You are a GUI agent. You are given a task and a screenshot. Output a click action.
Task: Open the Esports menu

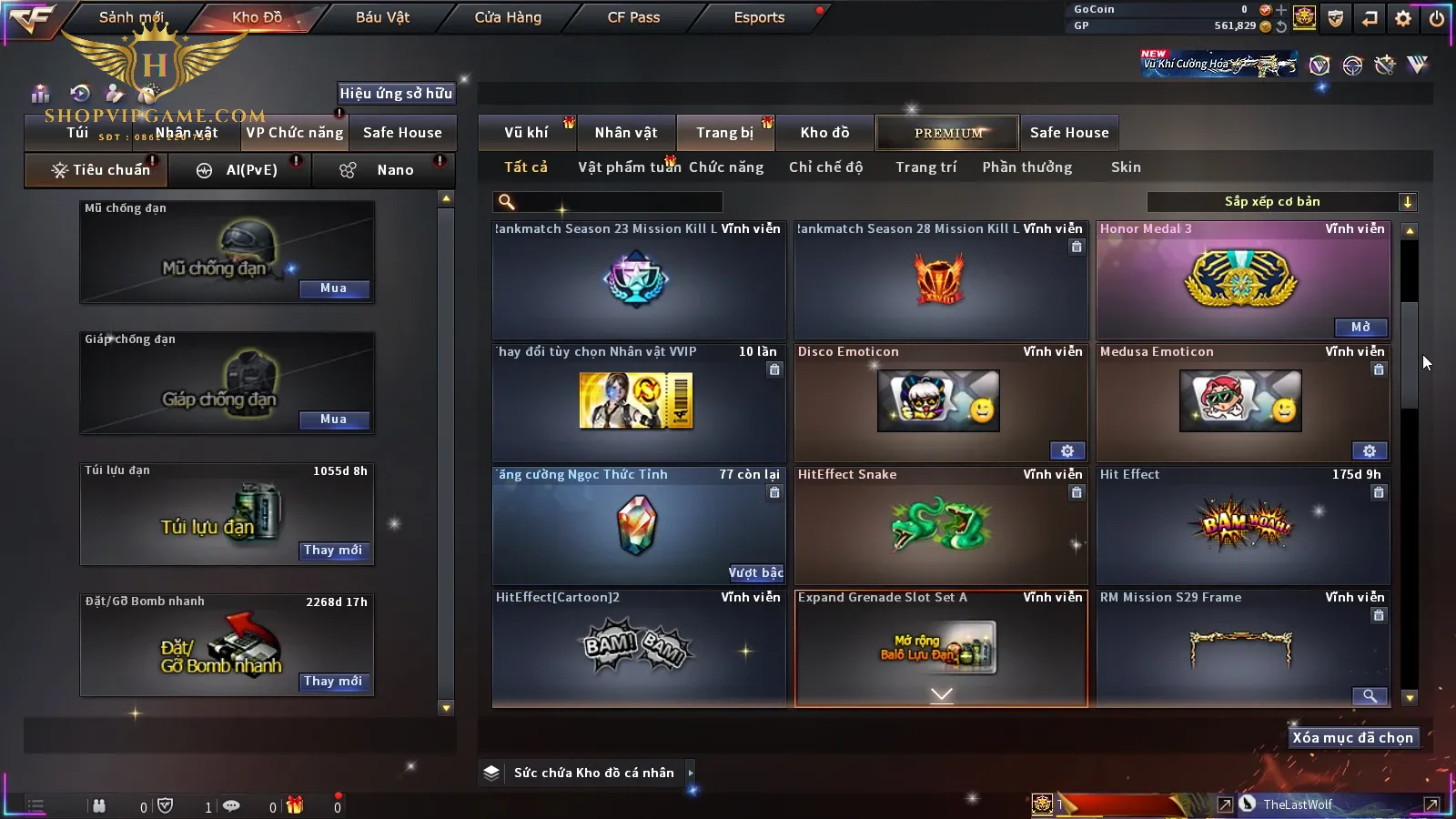click(x=759, y=17)
